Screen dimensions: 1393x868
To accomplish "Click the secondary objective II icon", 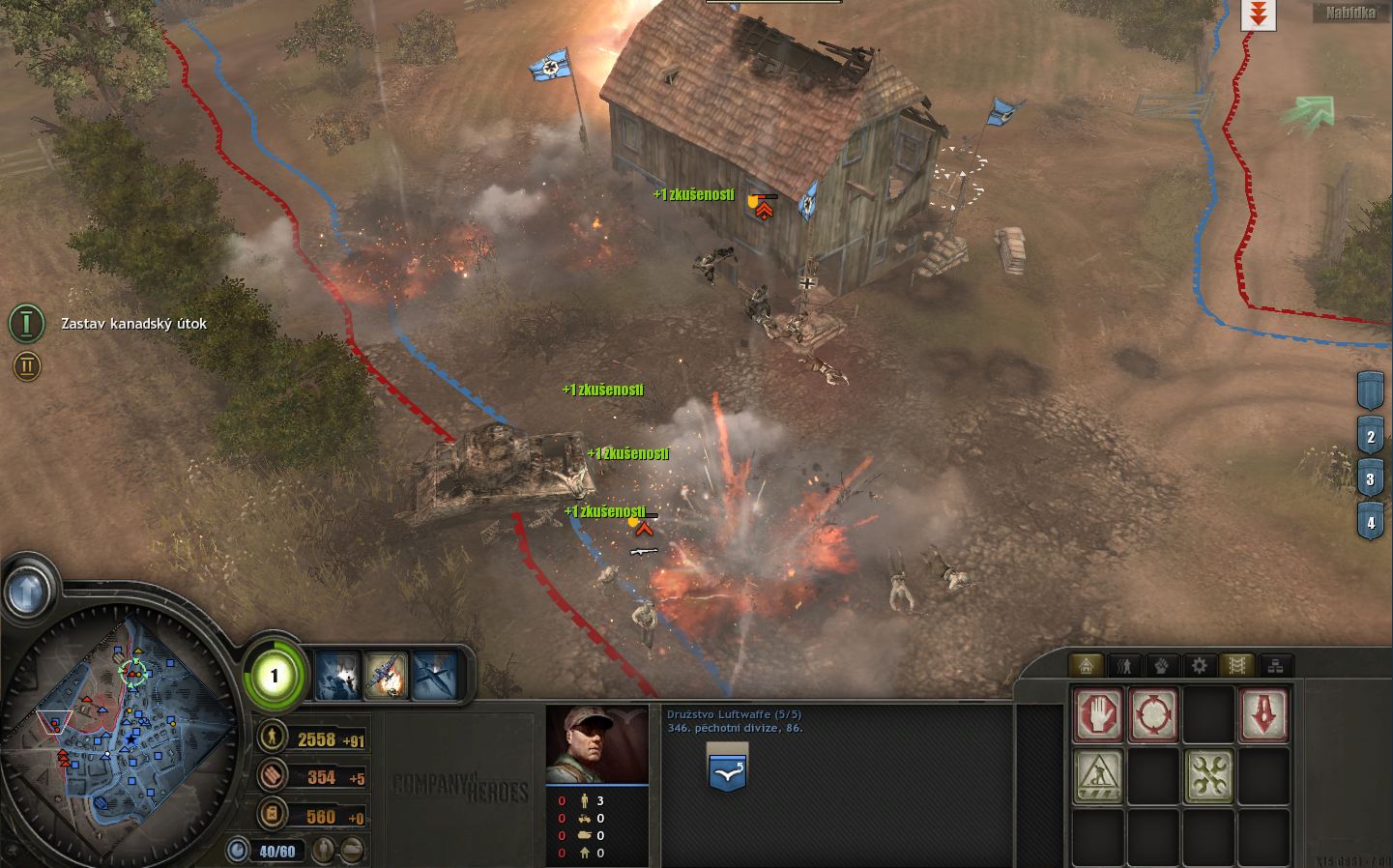I will coord(27,365).
